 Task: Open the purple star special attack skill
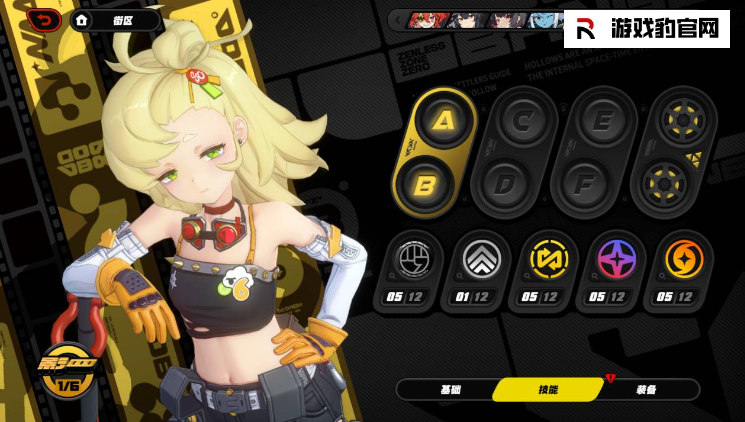[x=615, y=260]
